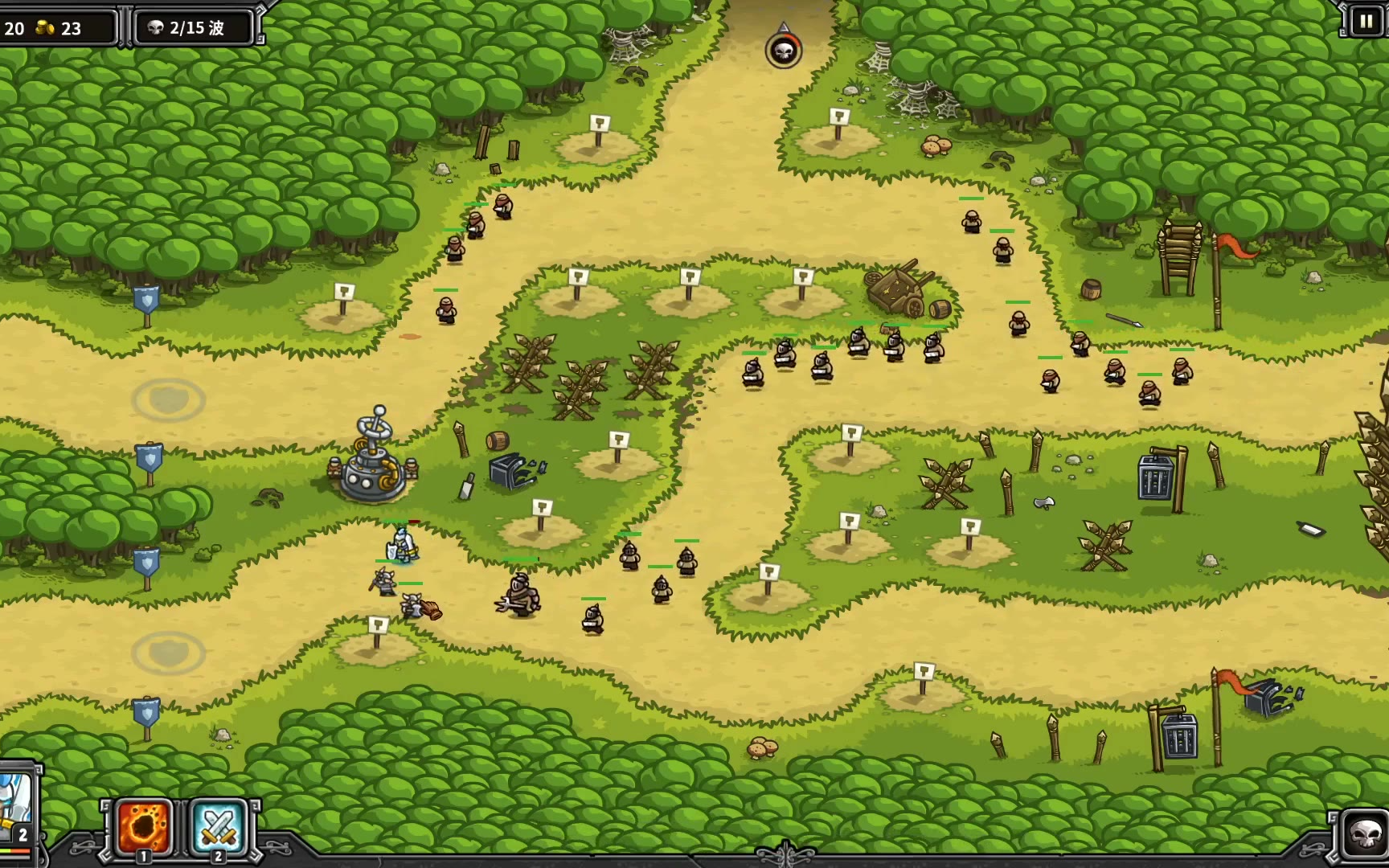Select the hero portrait

[16, 804]
